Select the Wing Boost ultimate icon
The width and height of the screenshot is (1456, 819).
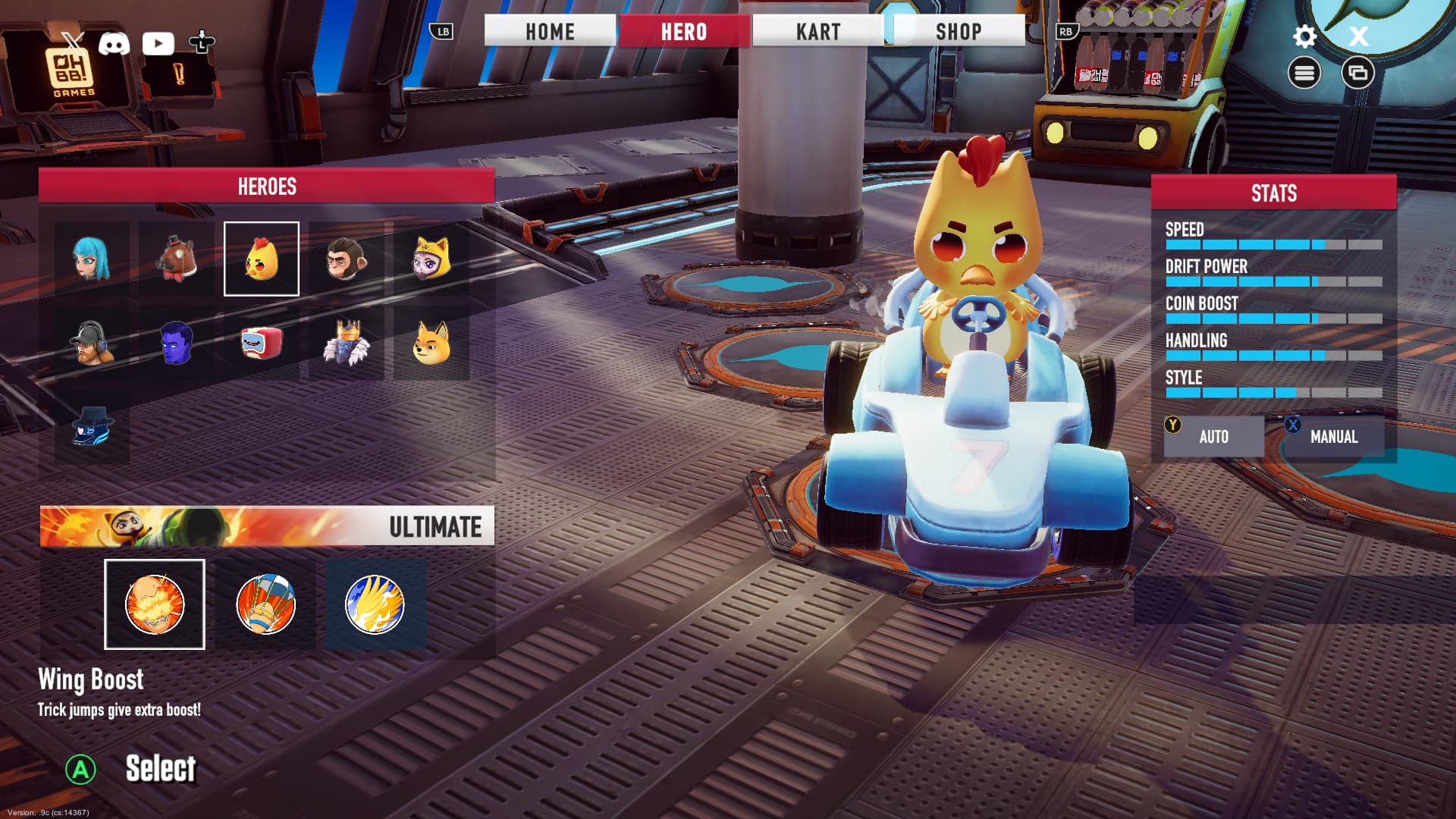(155, 604)
